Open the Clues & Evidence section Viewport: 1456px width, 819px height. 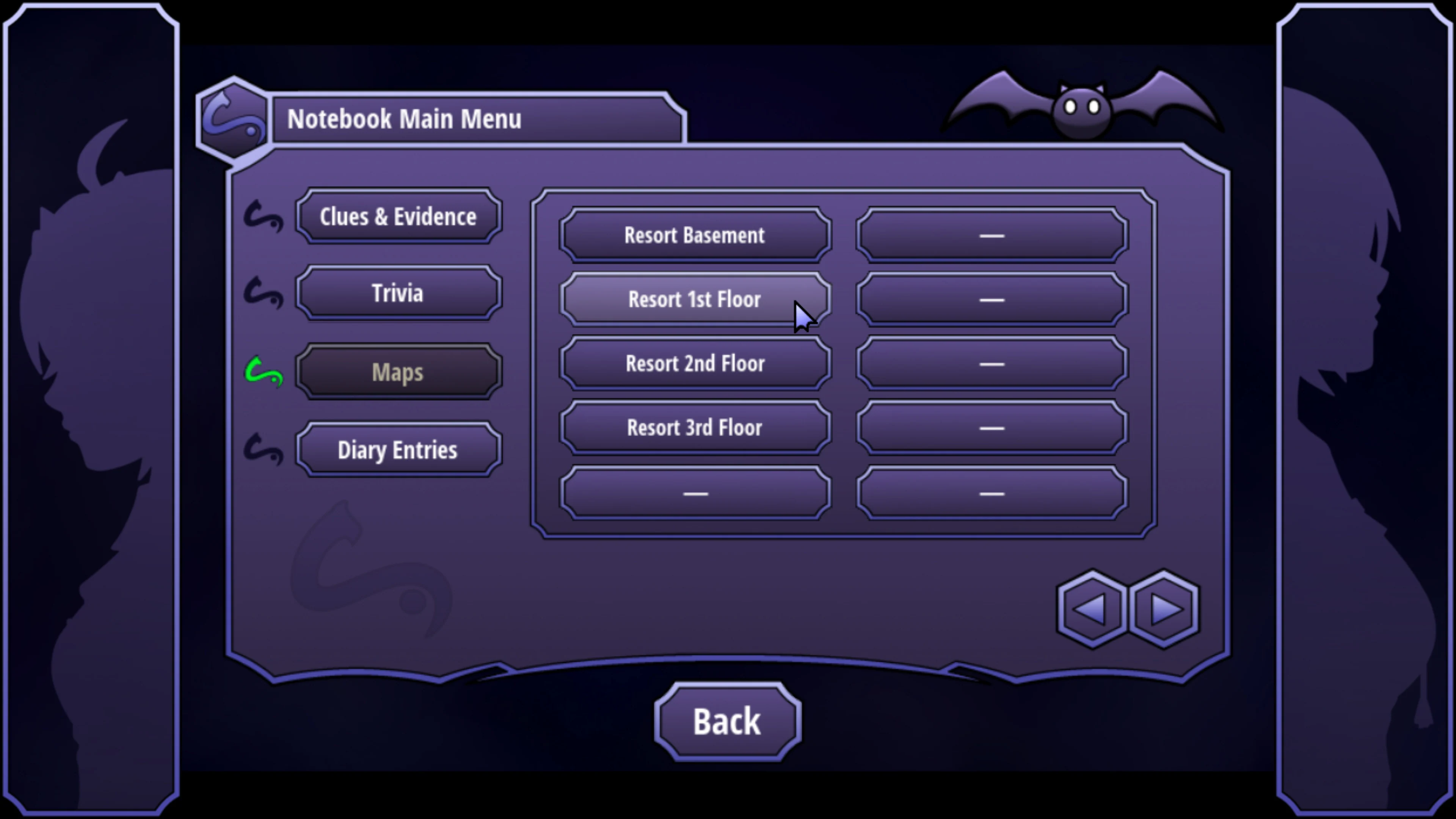click(397, 217)
